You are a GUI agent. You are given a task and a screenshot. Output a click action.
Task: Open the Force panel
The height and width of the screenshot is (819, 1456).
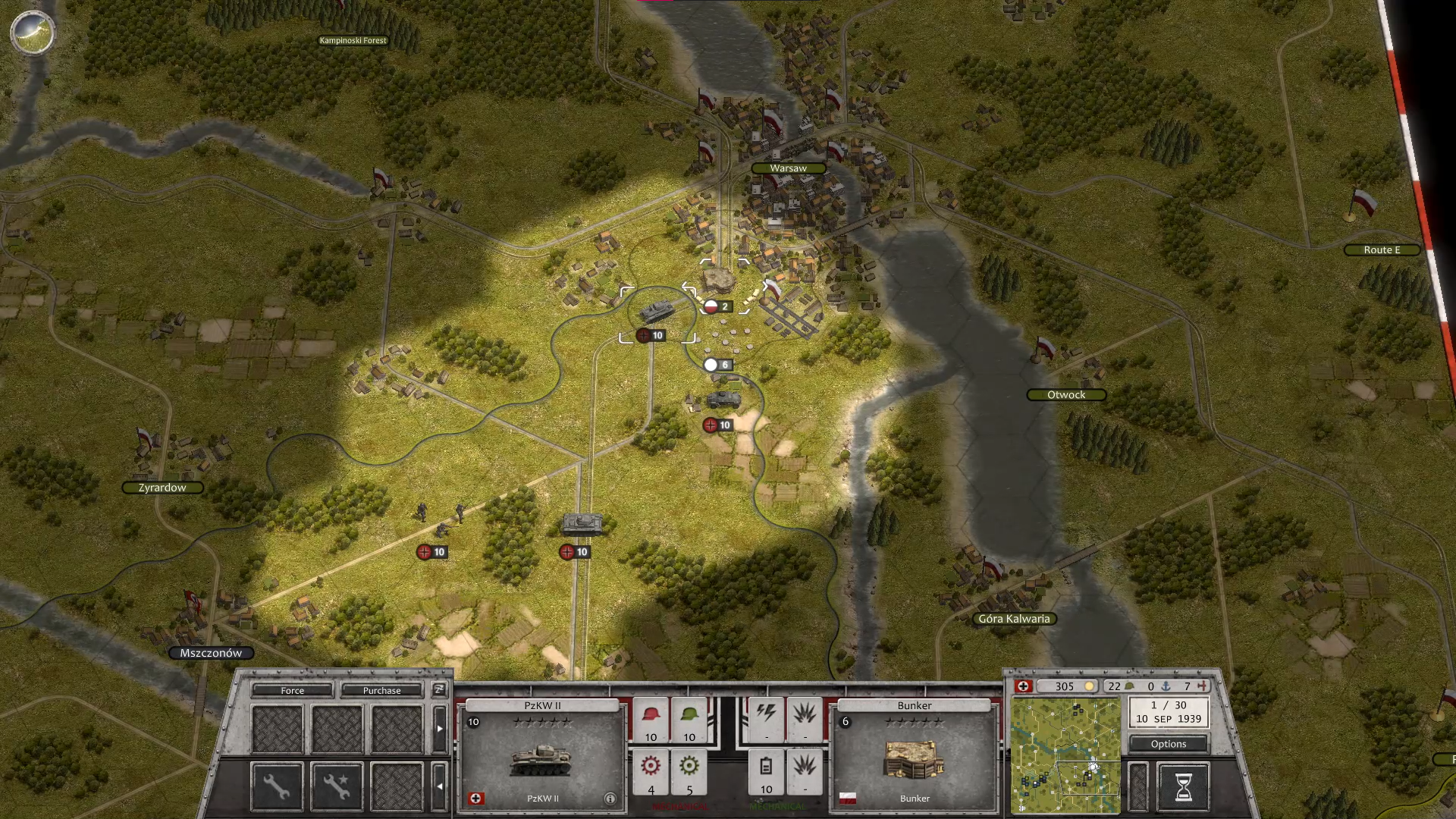coord(292,690)
